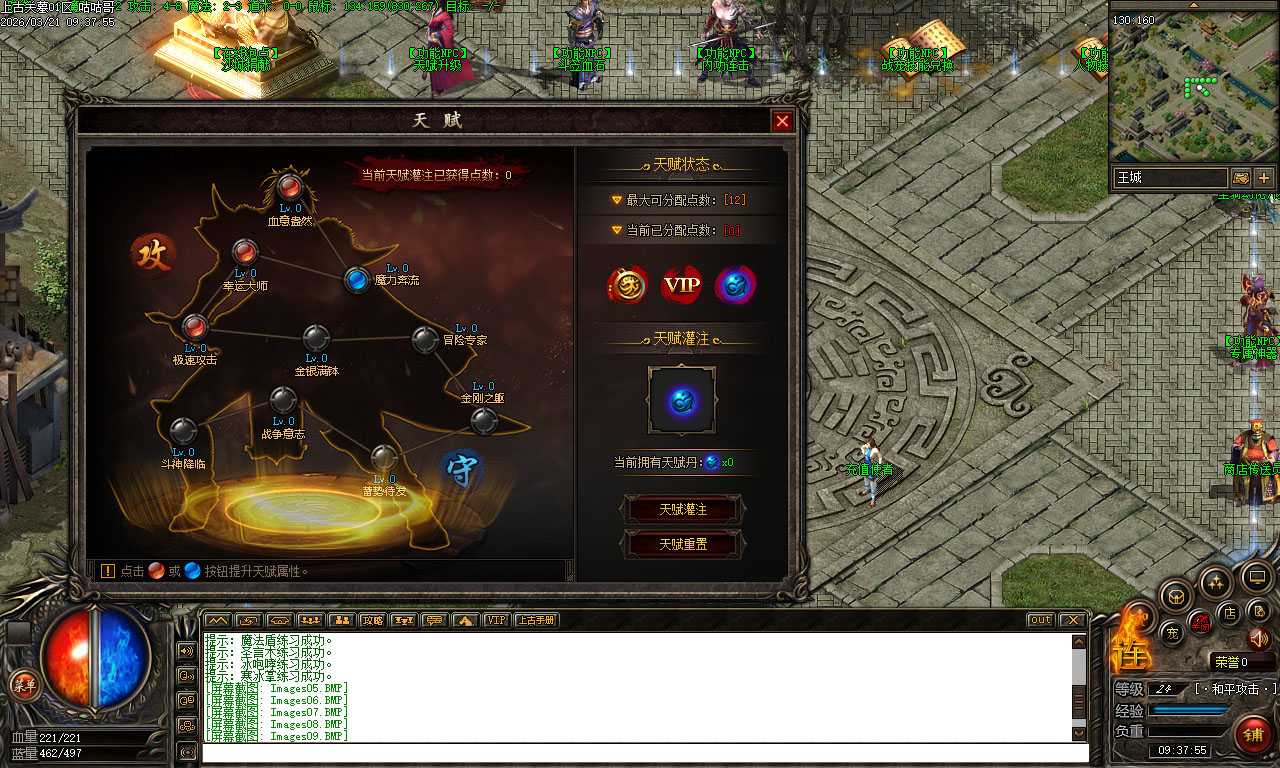Image resolution: width=1280 pixels, height=768 pixels.
Task: Choose the blue 魔力奔流 talent node
Action: click(x=357, y=280)
